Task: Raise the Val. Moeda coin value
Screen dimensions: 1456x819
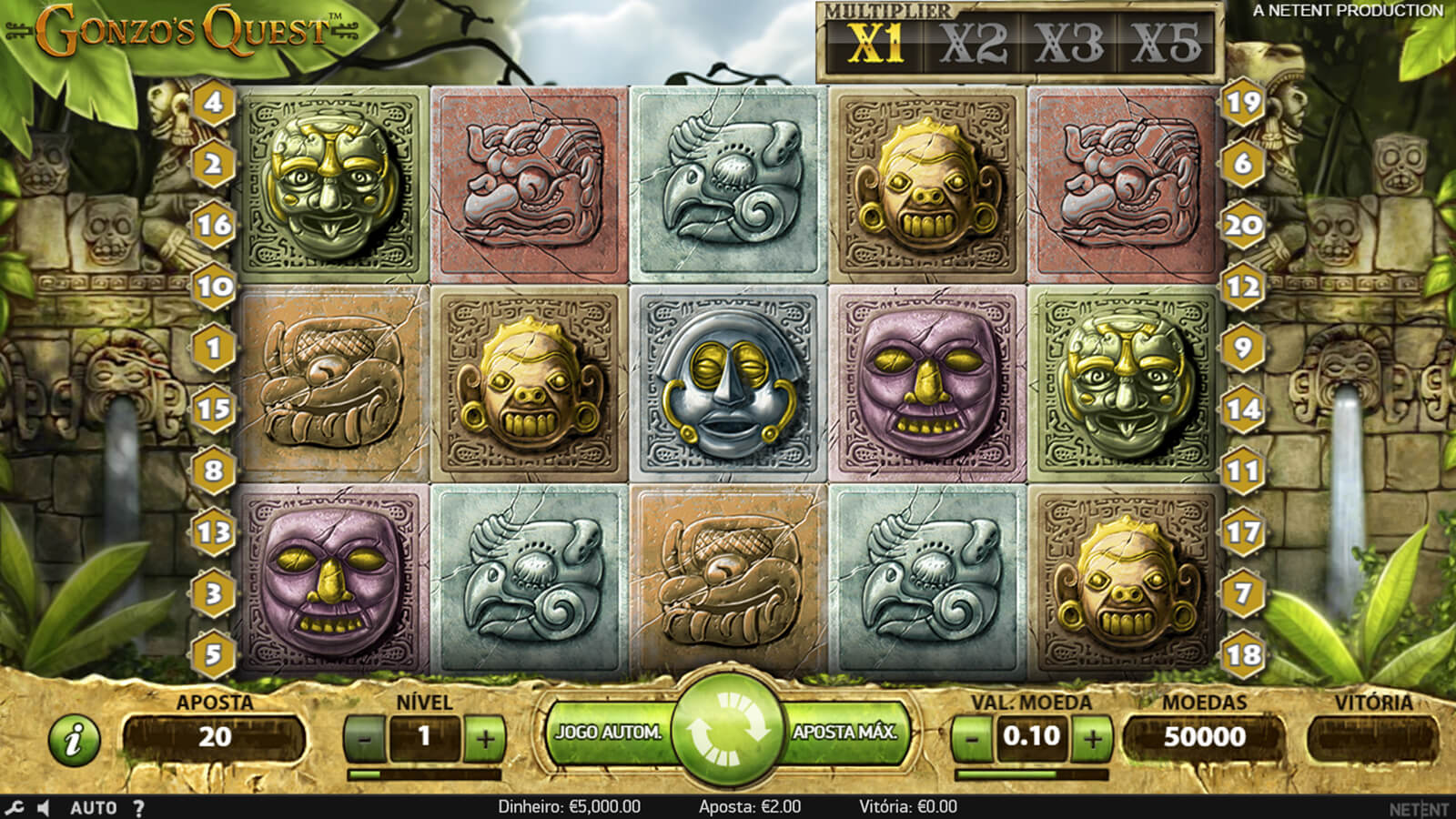Action: [1092, 737]
